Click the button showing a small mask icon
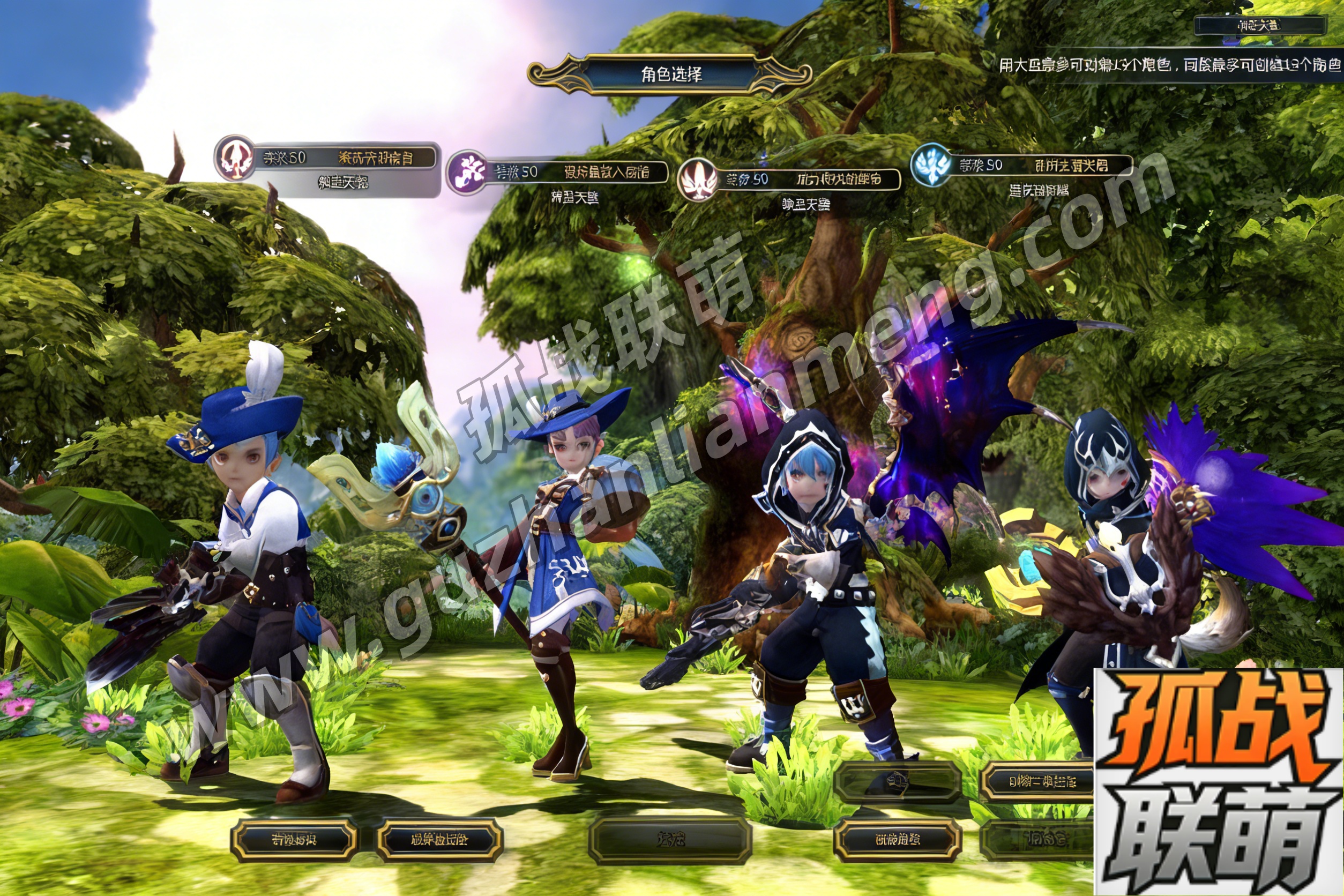Image resolution: width=1344 pixels, height=896 pixels. [897, 779]
